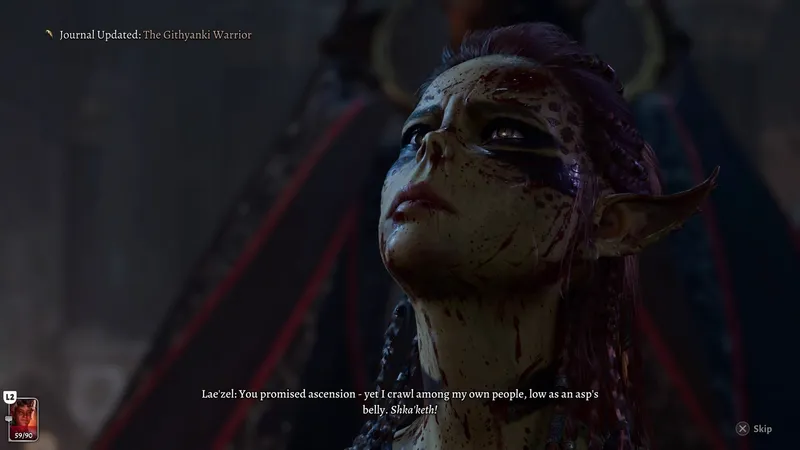Select the party character portrait
Image resolution: width=800 pixels, height=450 pixels.
(24, 413)
